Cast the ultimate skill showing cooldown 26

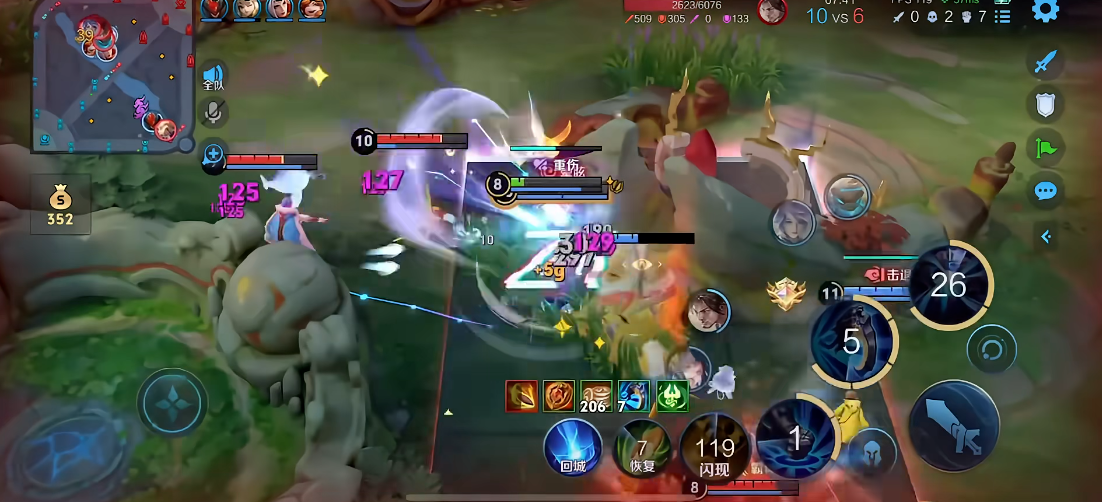coord(947,285)
